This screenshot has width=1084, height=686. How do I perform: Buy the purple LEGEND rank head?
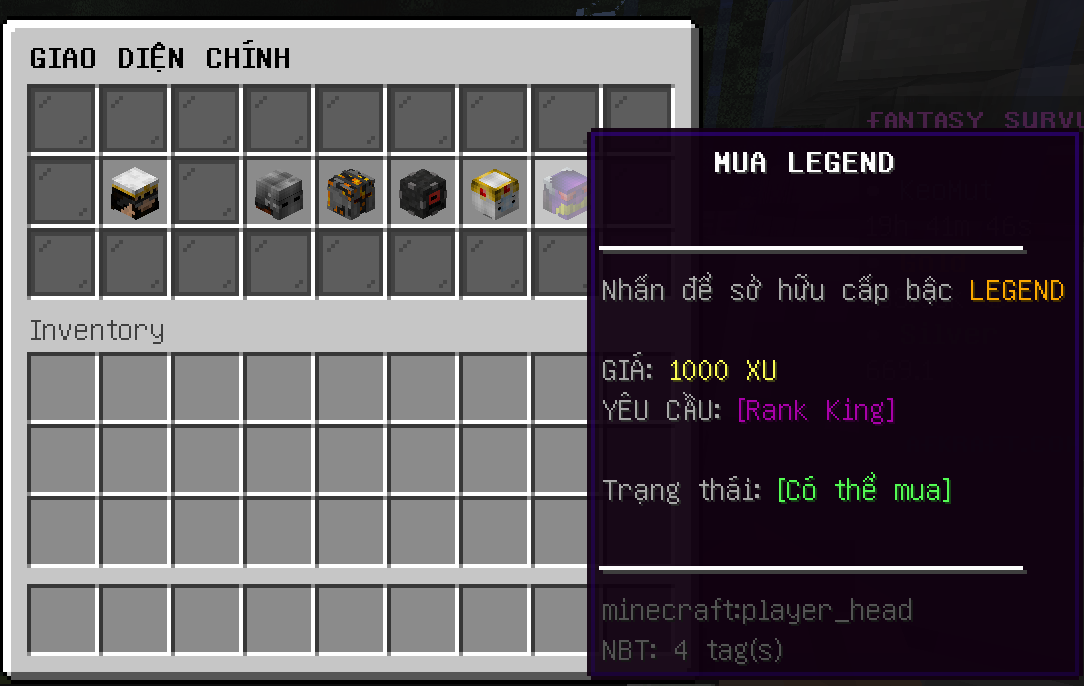pyautogui.click(x=562, y=193)
